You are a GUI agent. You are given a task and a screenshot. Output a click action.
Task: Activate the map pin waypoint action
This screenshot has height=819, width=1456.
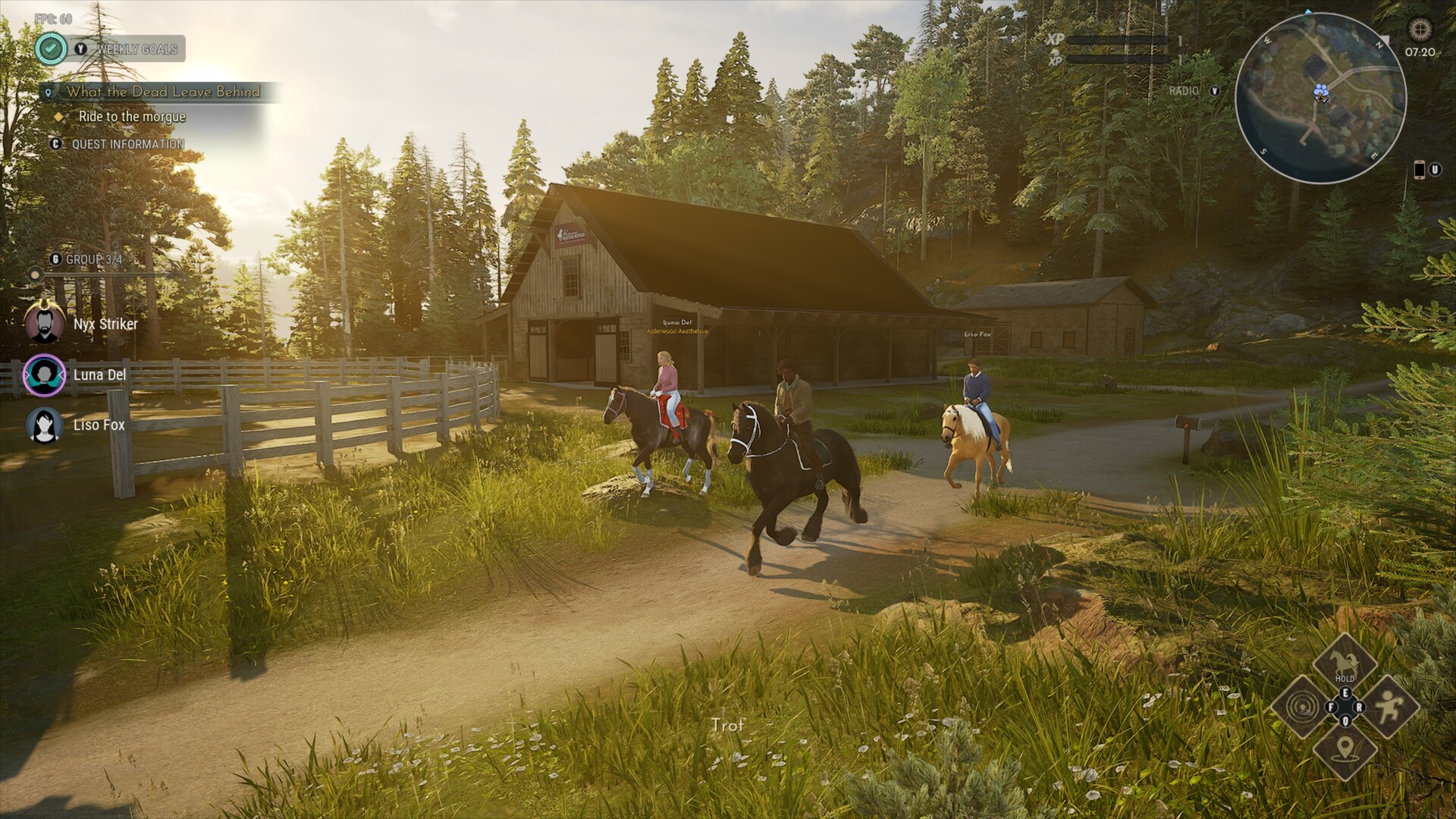pyautogui.click(x=1345, y=750)
